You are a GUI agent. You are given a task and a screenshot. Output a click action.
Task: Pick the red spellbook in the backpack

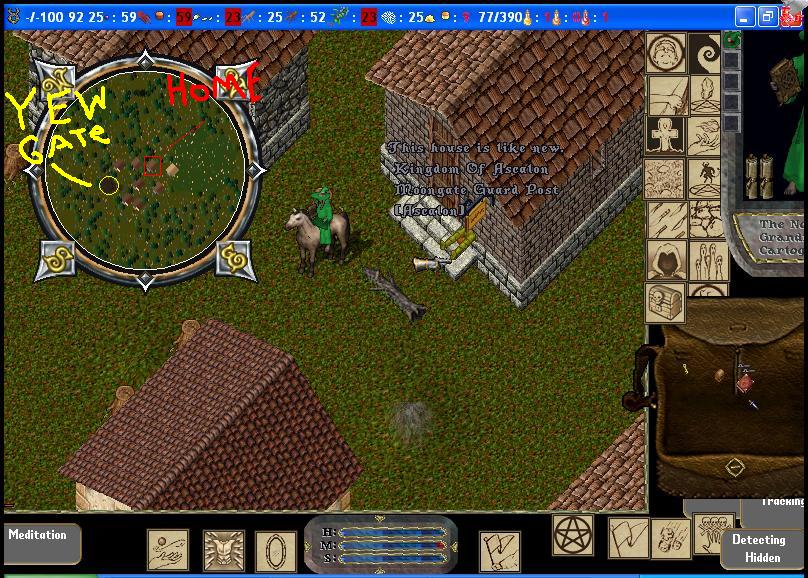[x=745, y=383]
